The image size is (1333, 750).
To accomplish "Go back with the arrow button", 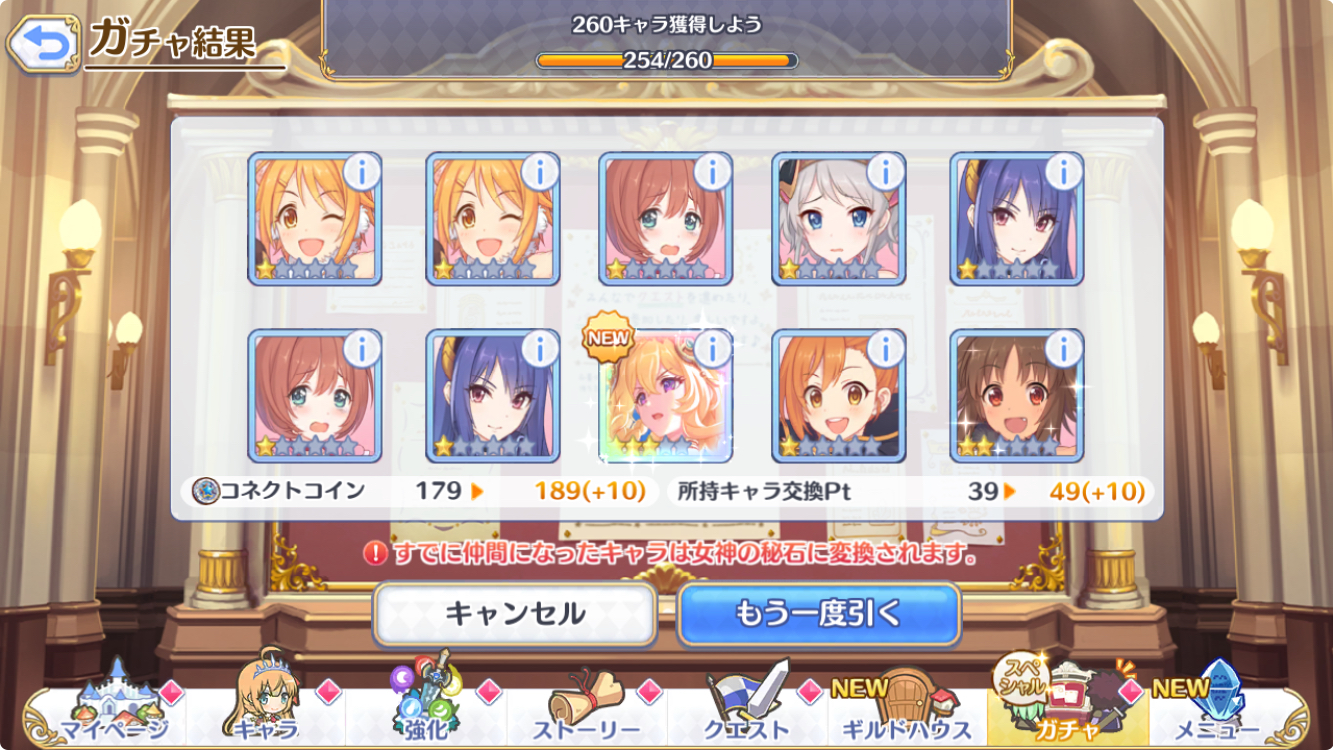I will click(42, 44).
